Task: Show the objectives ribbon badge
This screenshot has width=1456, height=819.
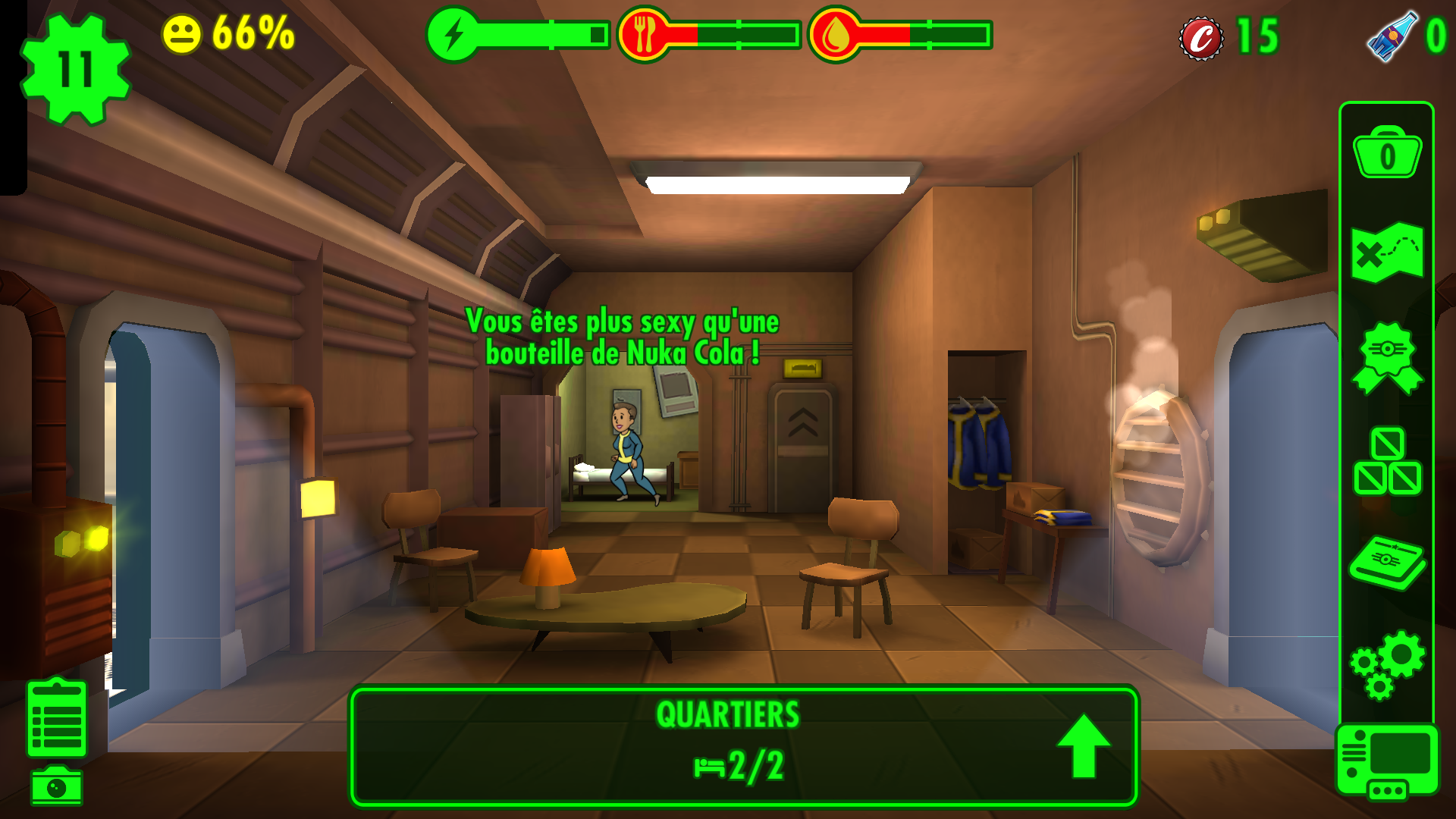Action: [x=1387, y=358]
